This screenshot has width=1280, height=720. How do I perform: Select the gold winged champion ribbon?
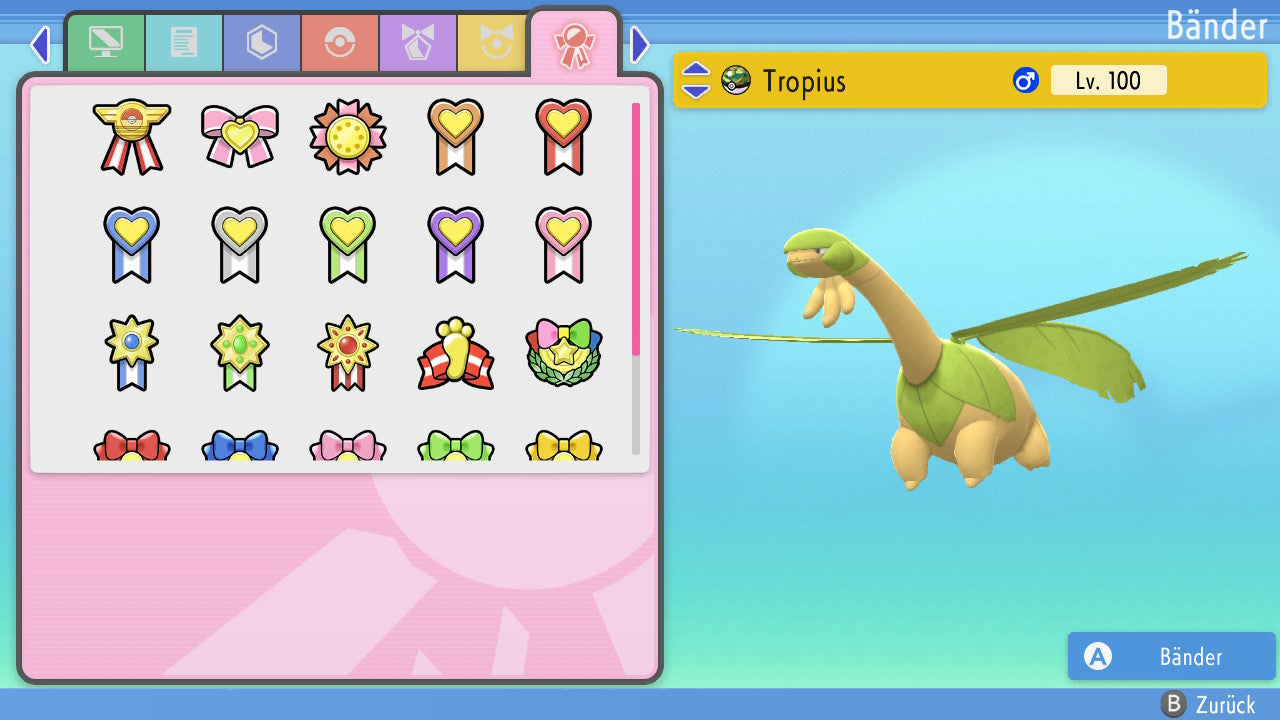click(131, 136)
